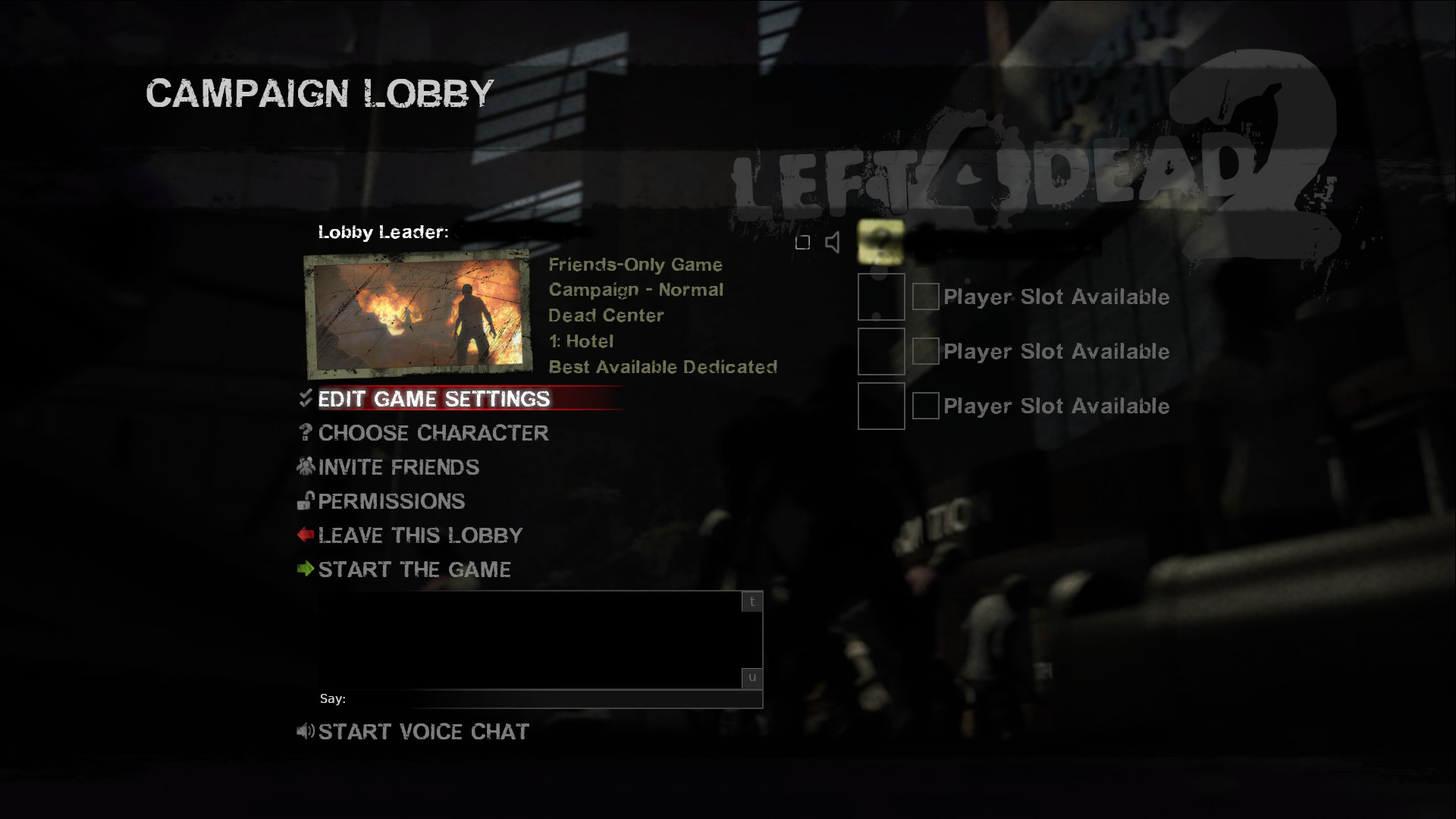Open the Dead Center campaign selector
The image size is (1456, 819).
(605, 315)
